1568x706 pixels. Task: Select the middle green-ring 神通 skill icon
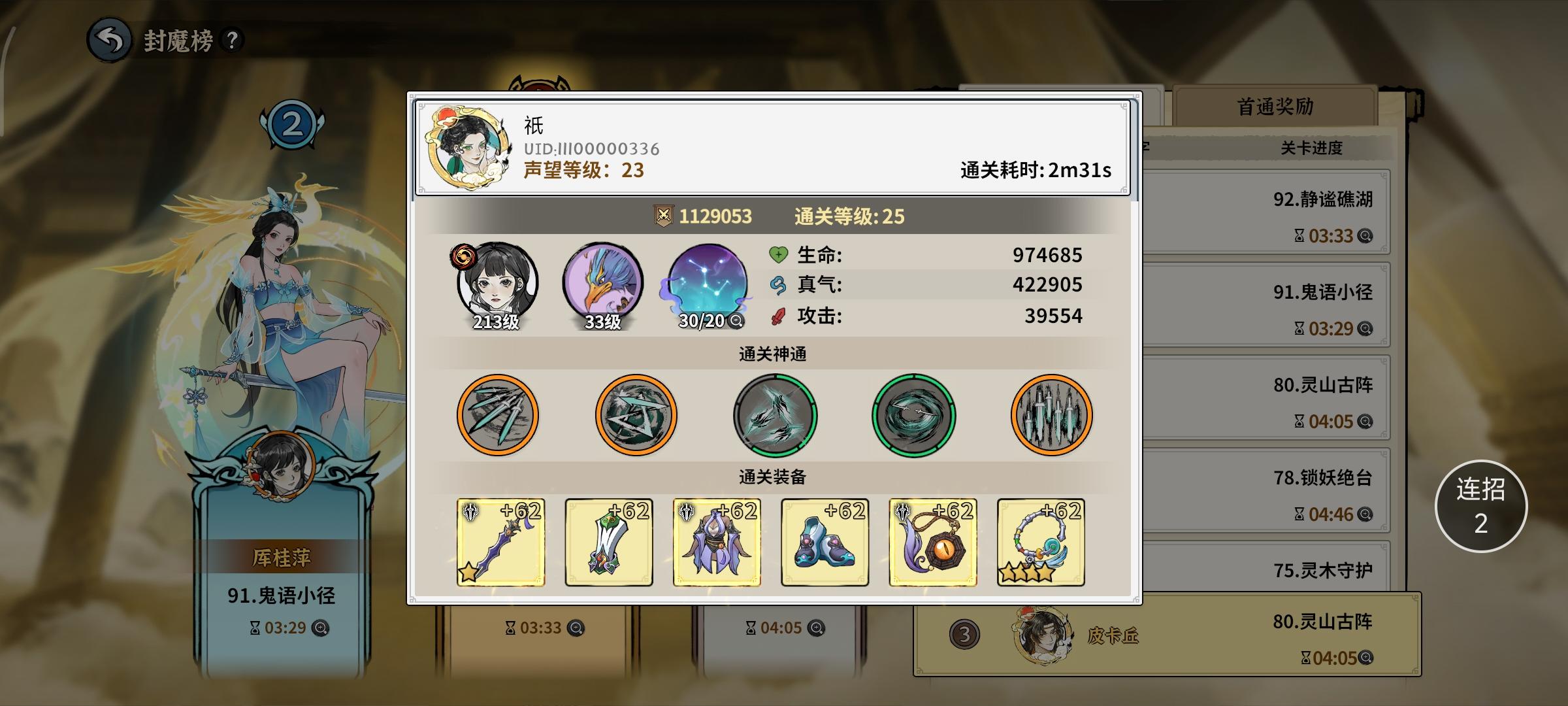(x=774, y=416)
